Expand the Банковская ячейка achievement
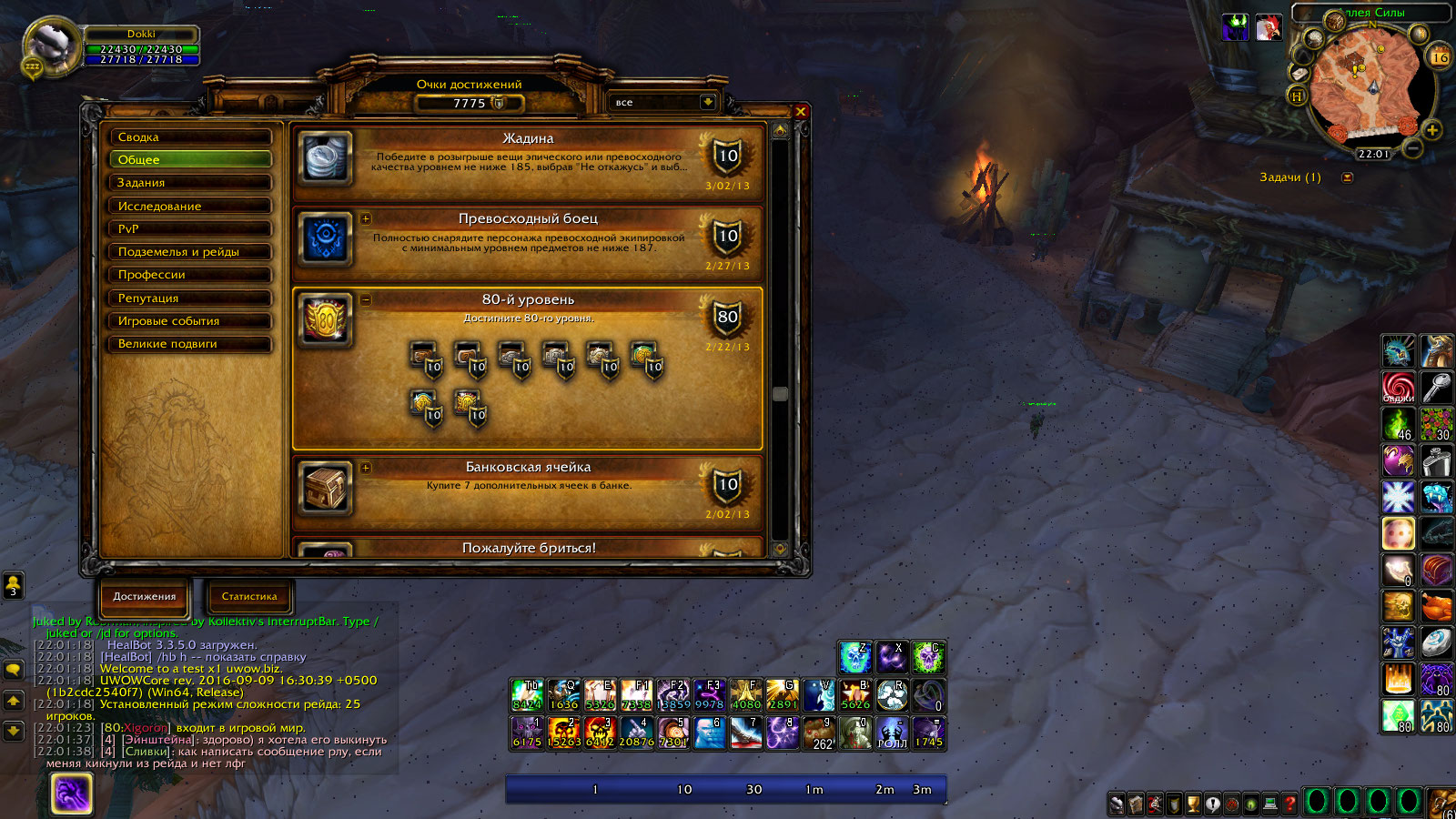The image size is (1456, 819). coord(366,468)
